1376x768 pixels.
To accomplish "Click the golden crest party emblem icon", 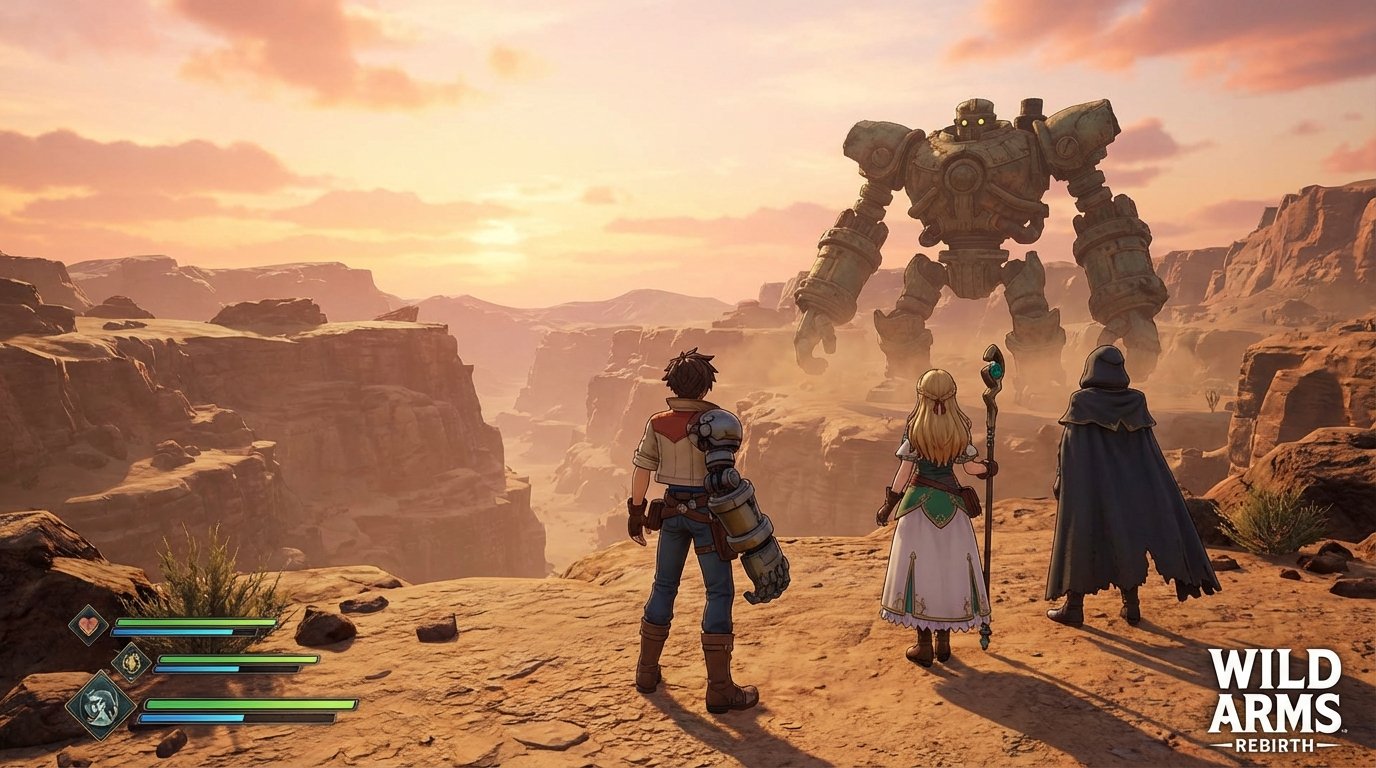I will 131,662.
